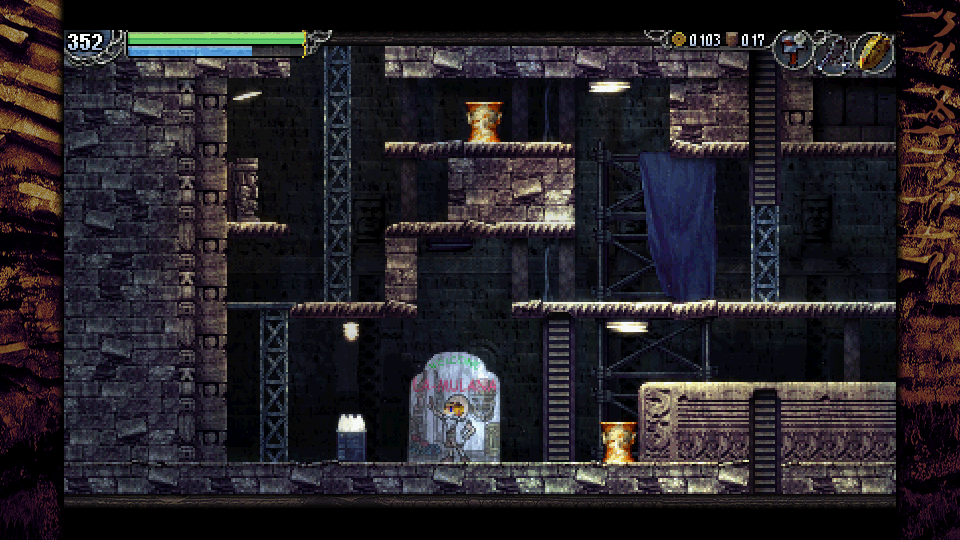Click the sub-weapon slot in the HUD
Image resolution: width=960 pixels, height=540 pixels.
pos(832,52)
